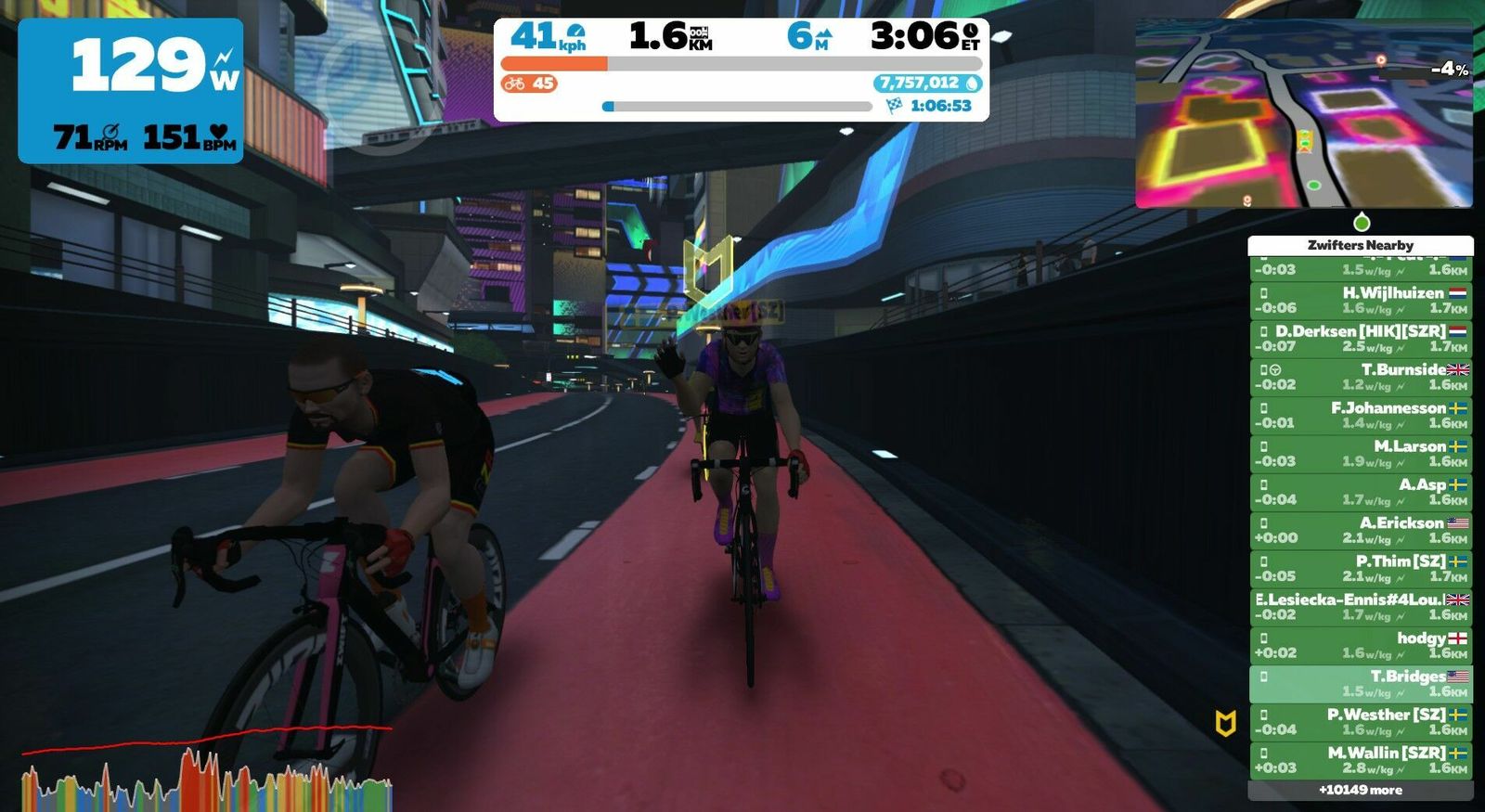Choose D.Derksen [HIK][SZR] rider row
1485x812 pixels.
click(x=1360, y=338)
